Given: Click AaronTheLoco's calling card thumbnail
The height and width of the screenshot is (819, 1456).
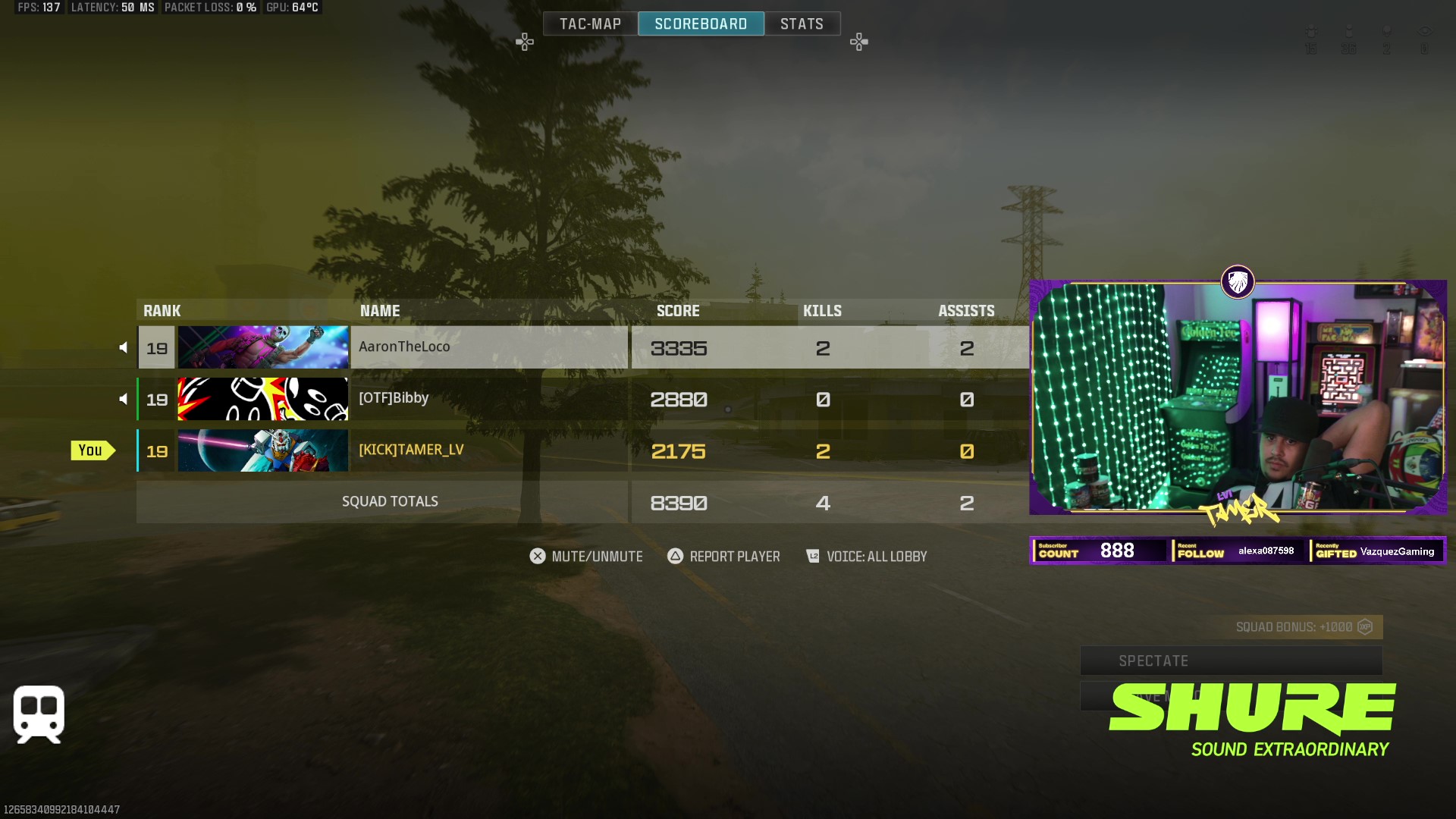Looking at the screenshot, I should (263, 347).
